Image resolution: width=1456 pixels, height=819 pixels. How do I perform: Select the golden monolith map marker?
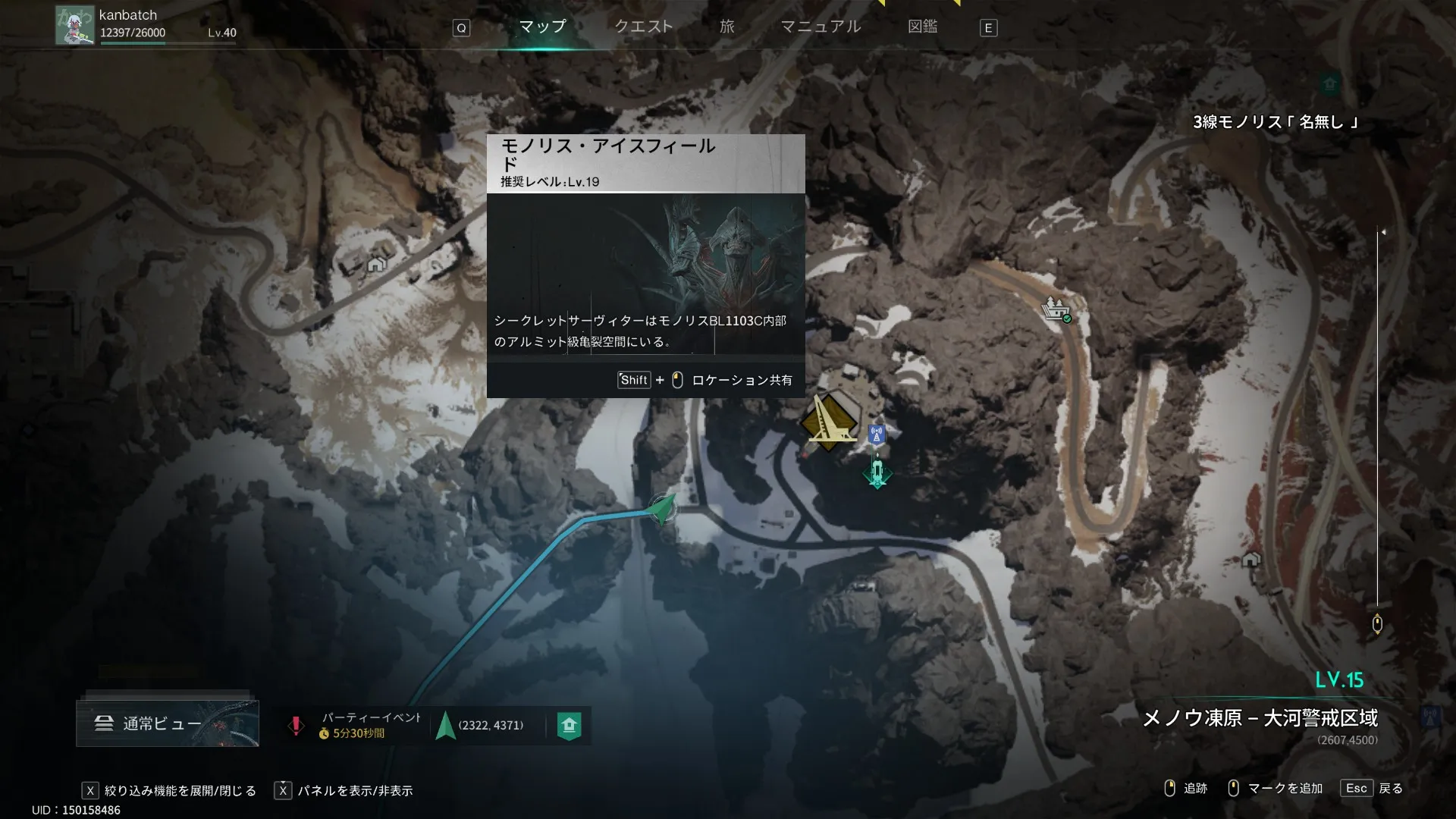[x=829, y=422]
